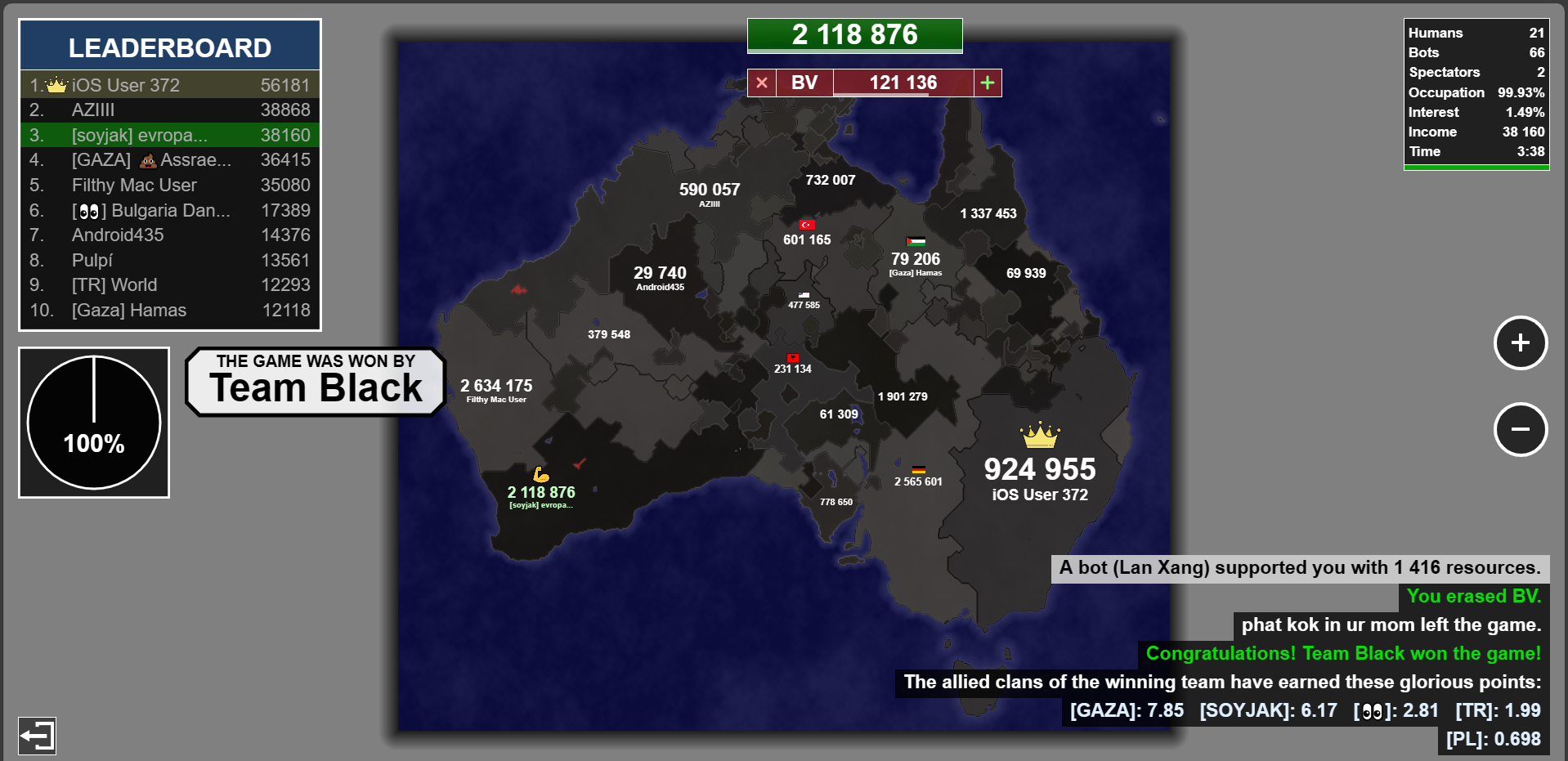Highlight the [soyjak] evropa leaderboard row
Viewport: 1568px width, 761px height.
click(x=170, y=135)
